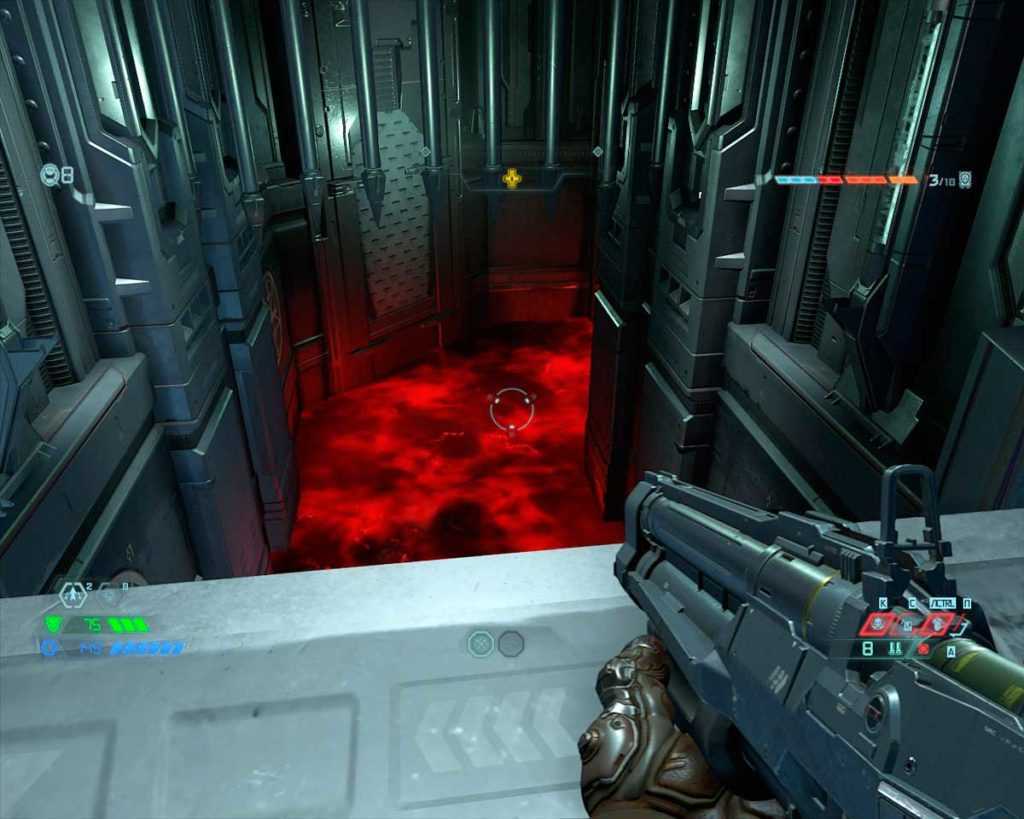Click the yellow objective marker on the compass
Screen dimensions: 1024x819
512,180
